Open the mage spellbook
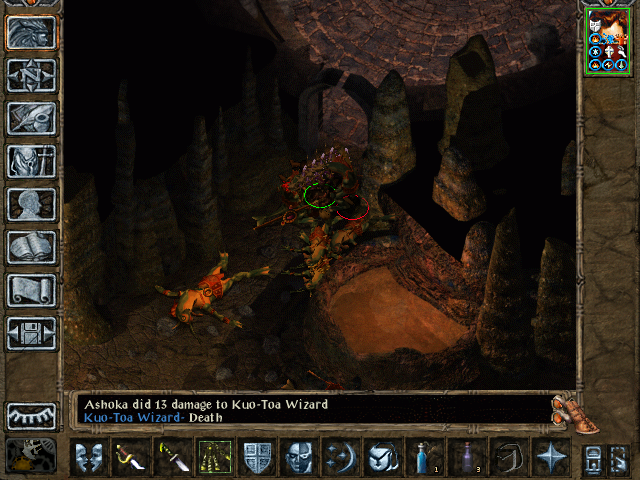This screenshot has height=480, width=640. [x=32, y=247]
